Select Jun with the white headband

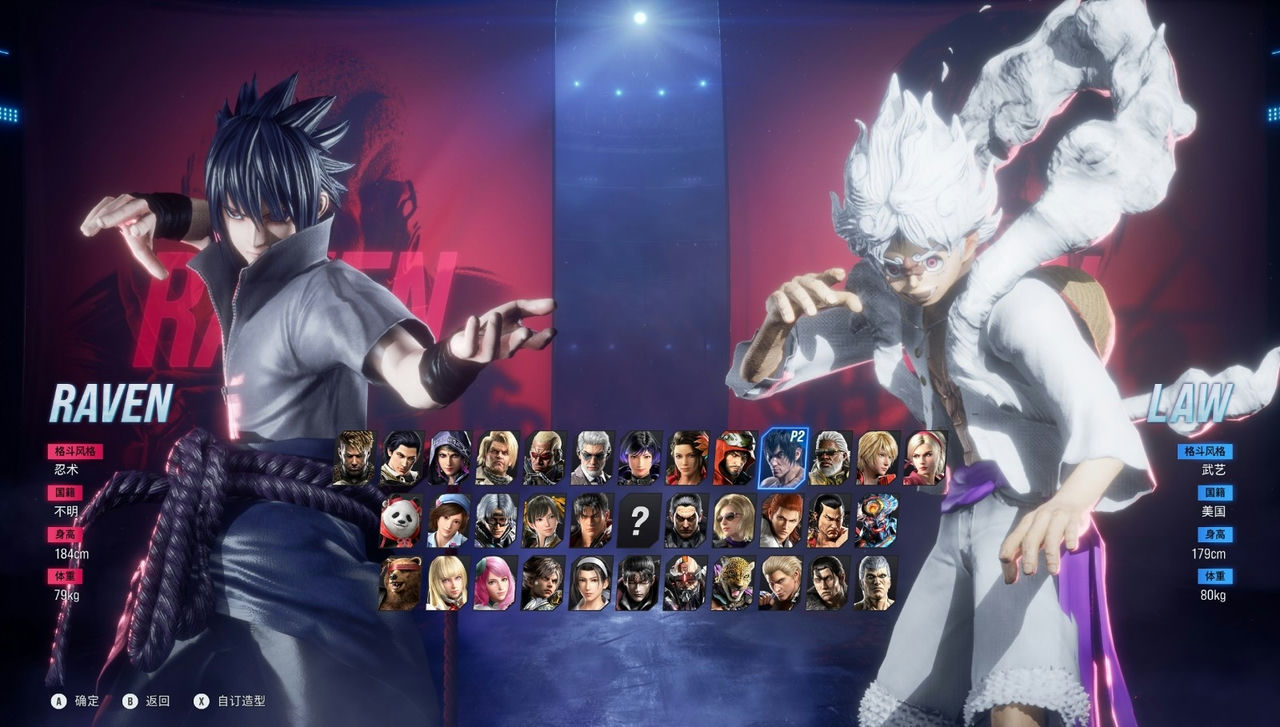pos(591,583)
